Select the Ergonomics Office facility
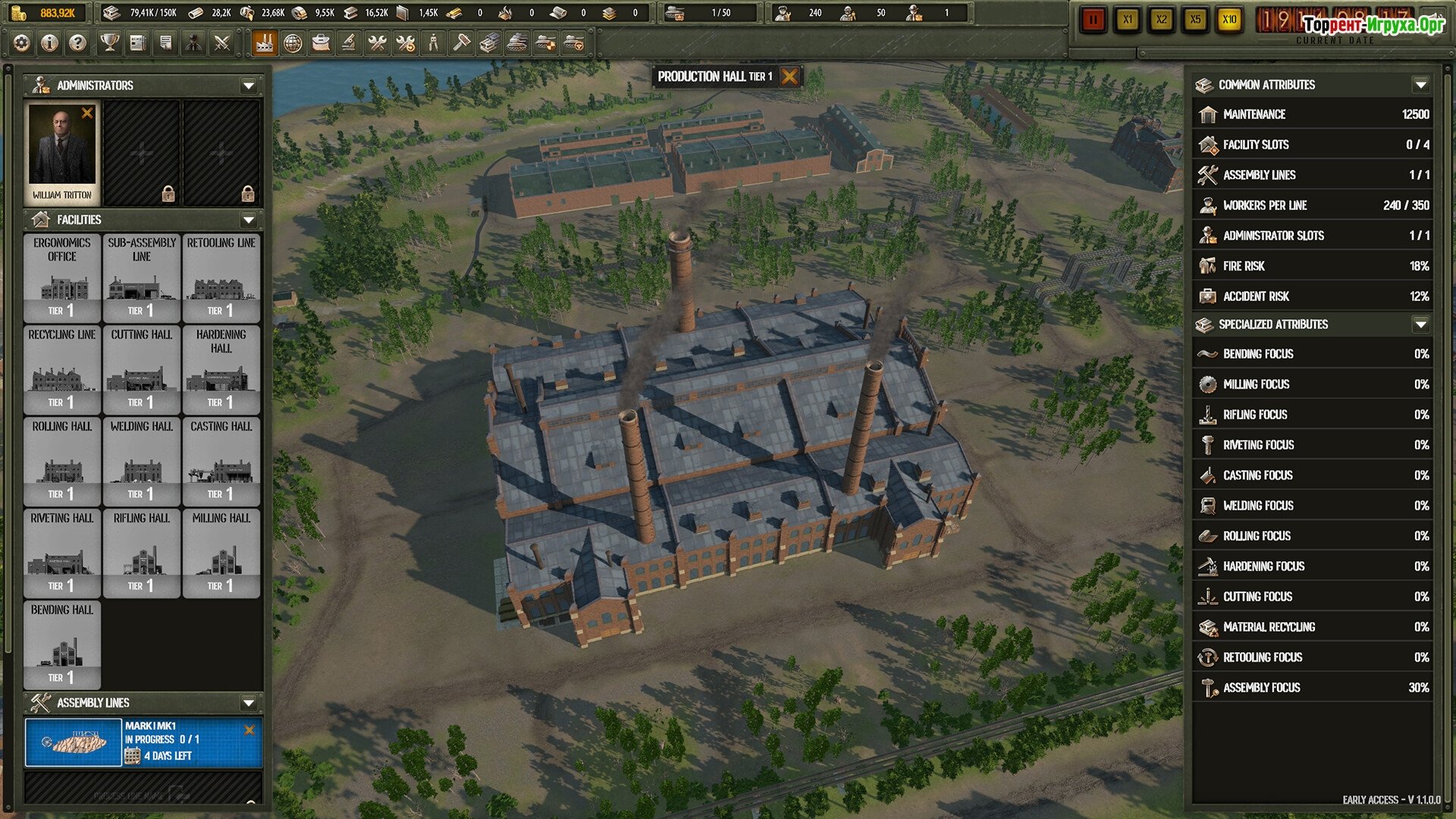The image size is (1456, 819). (62, 278)
